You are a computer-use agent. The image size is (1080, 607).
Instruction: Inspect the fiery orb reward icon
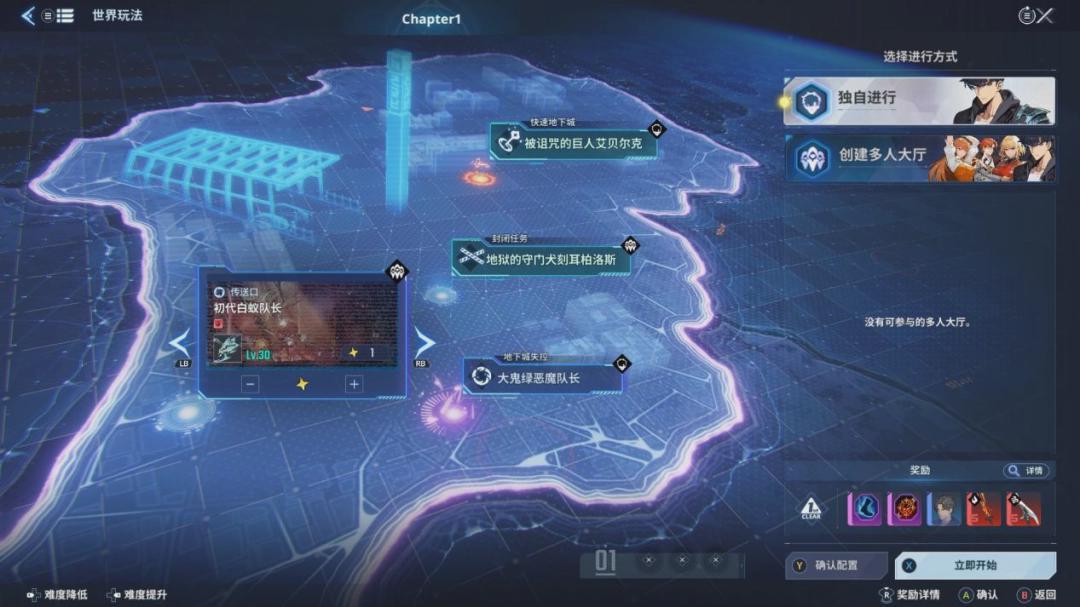904,509
